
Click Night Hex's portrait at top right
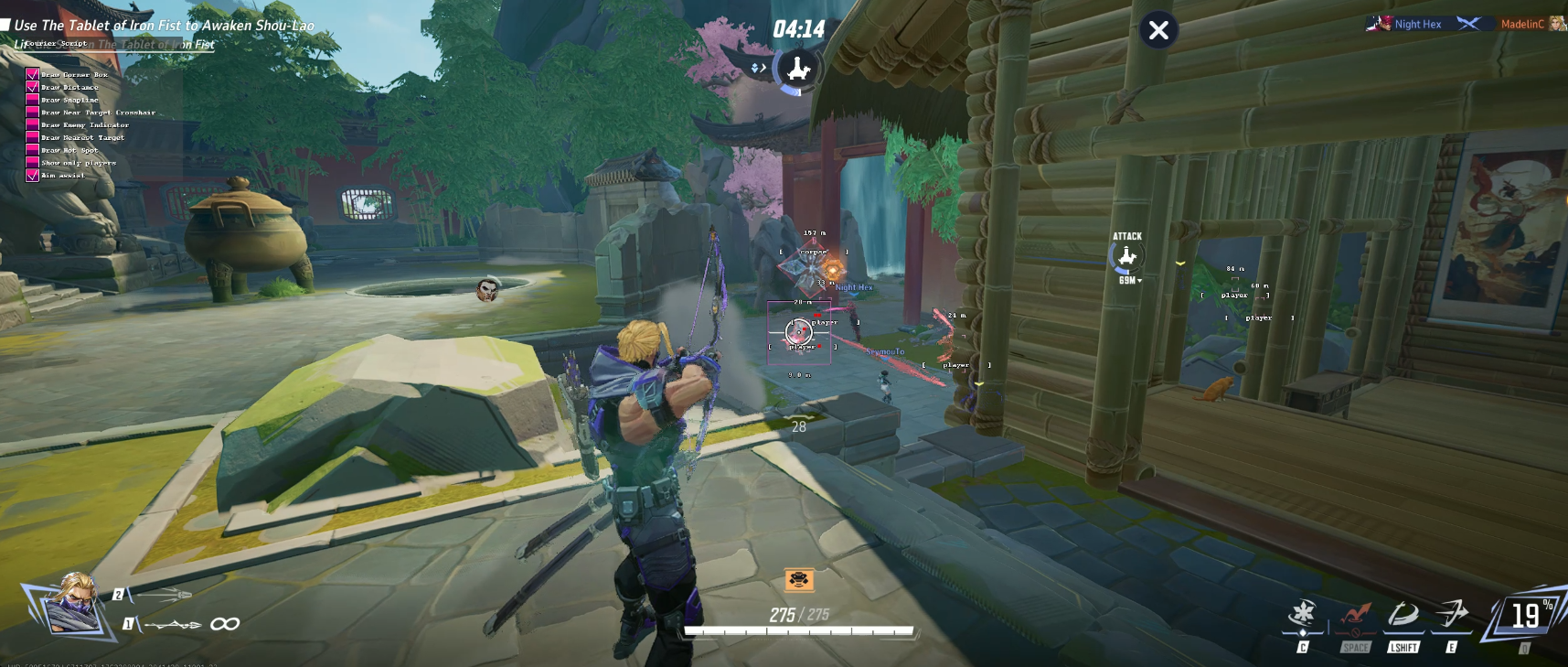[x=1381, y=24]
